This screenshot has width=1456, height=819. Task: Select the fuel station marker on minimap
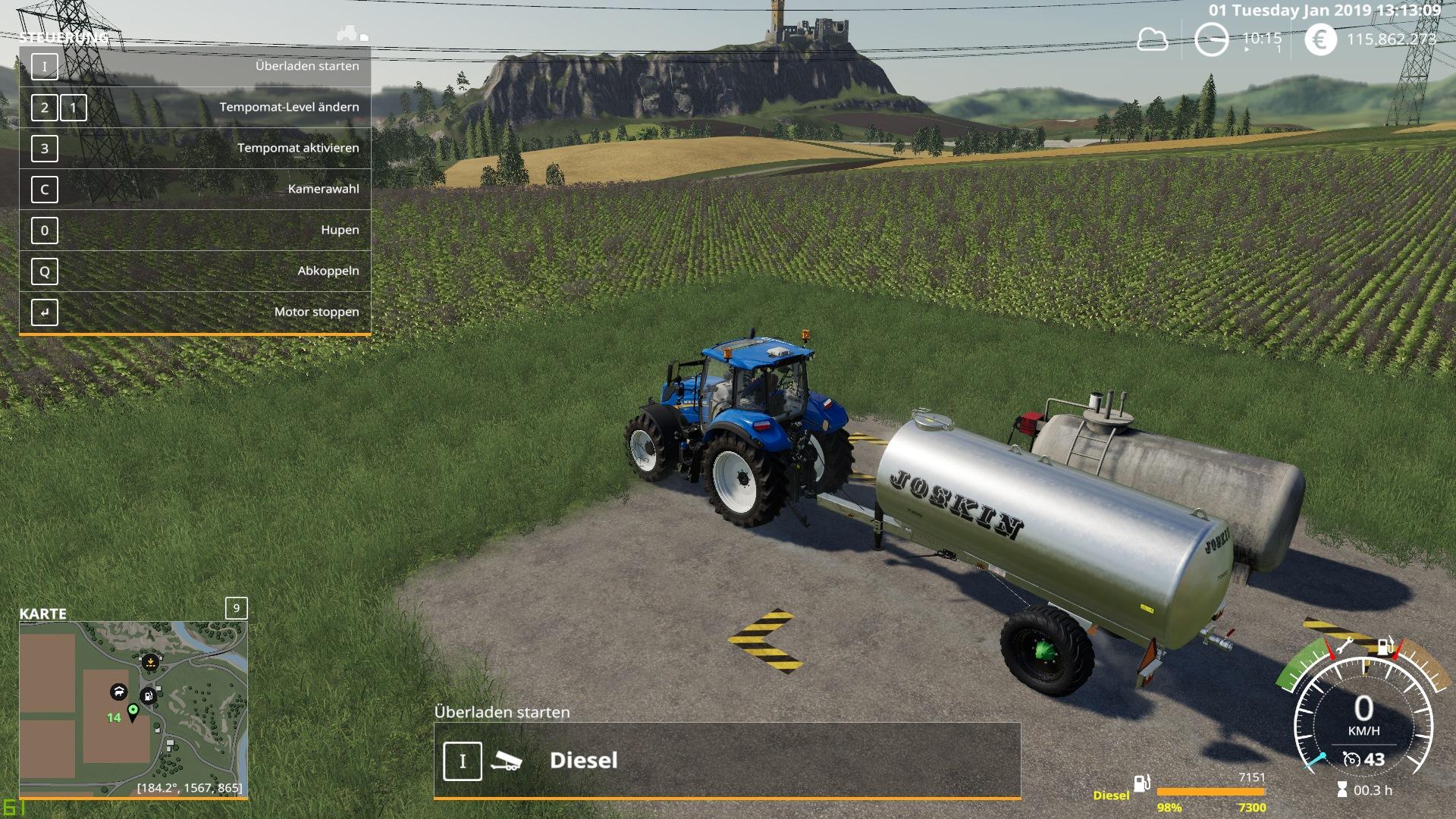coord(149,695)
